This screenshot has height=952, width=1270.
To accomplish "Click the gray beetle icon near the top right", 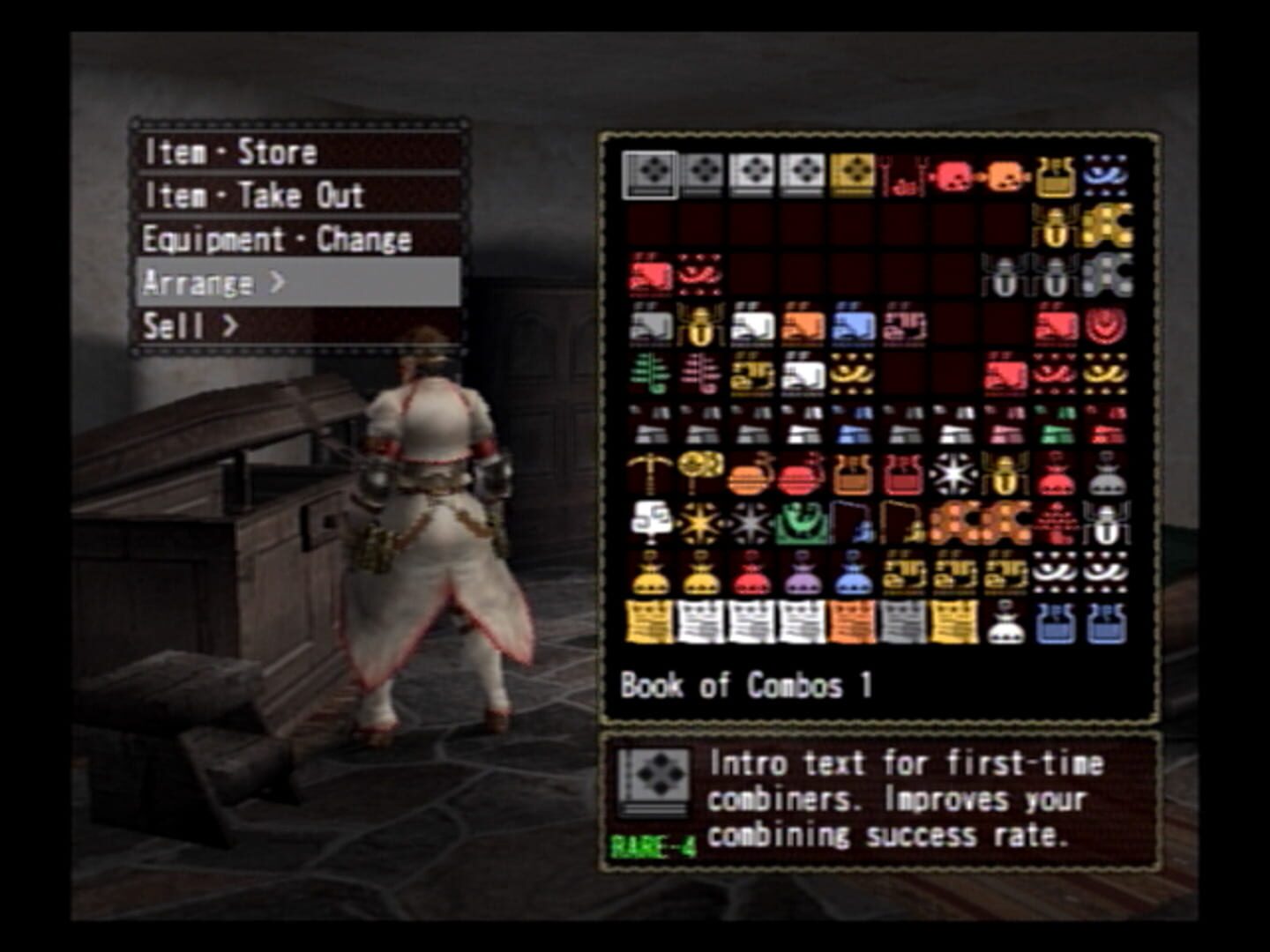I will 1005,275.
